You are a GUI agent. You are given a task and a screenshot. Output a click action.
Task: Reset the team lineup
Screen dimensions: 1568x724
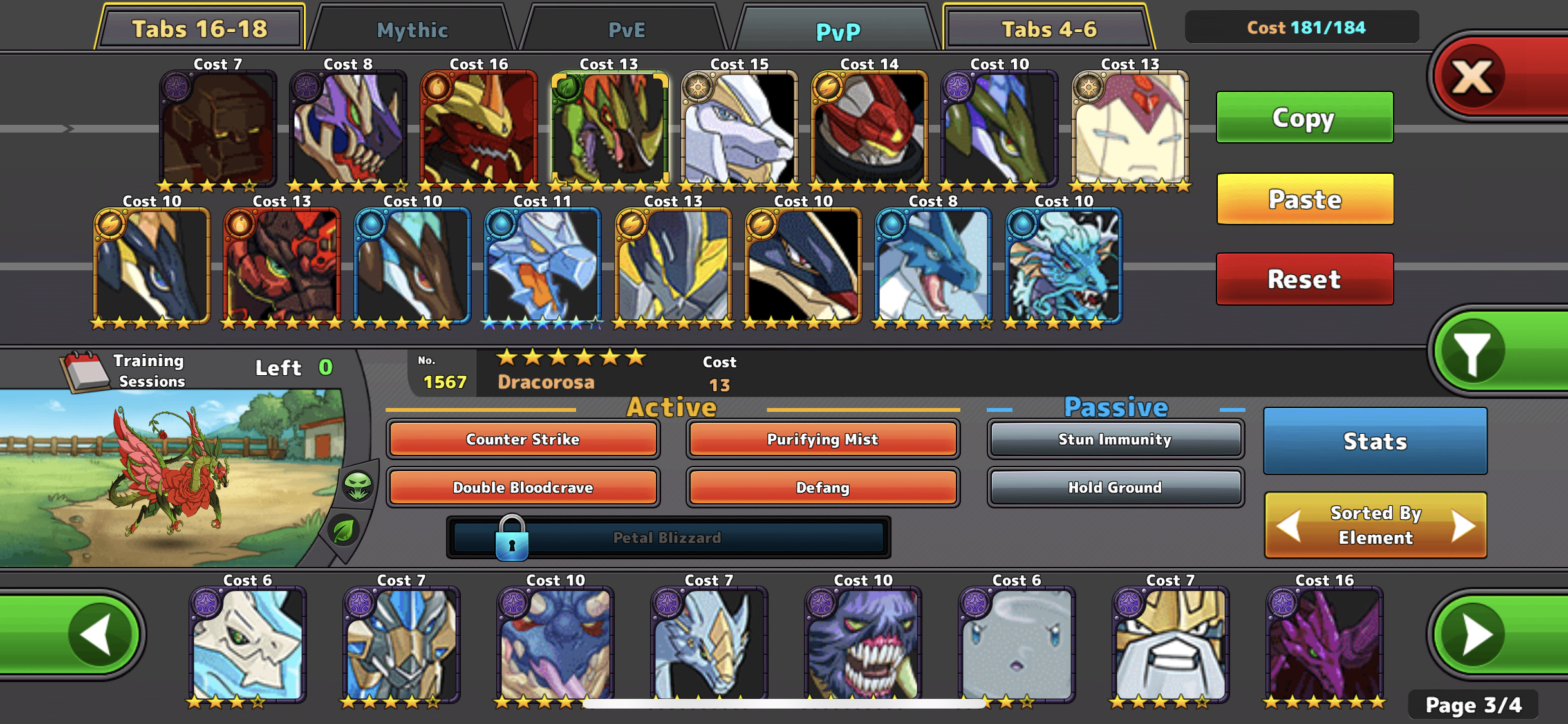click(x=1304, y=279)
